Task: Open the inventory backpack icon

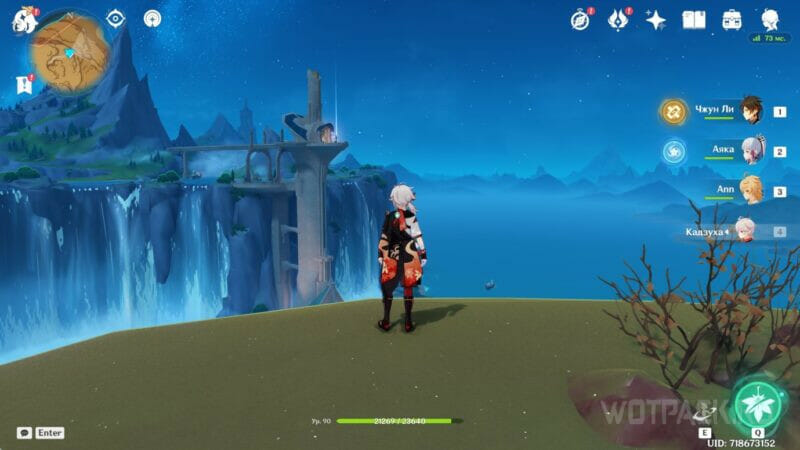Action: (x=732, y=20)
